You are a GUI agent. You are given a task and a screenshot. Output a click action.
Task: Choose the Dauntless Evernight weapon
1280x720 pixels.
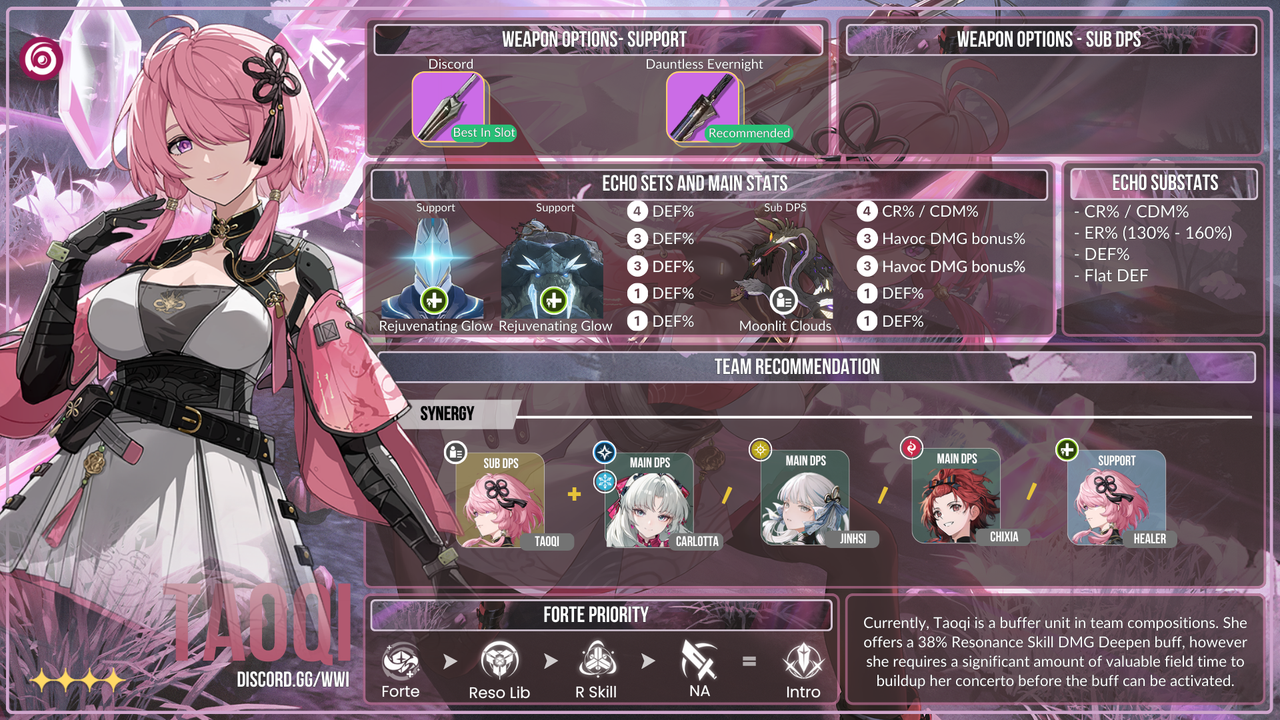pyautogui.click(x=702, y=107)
